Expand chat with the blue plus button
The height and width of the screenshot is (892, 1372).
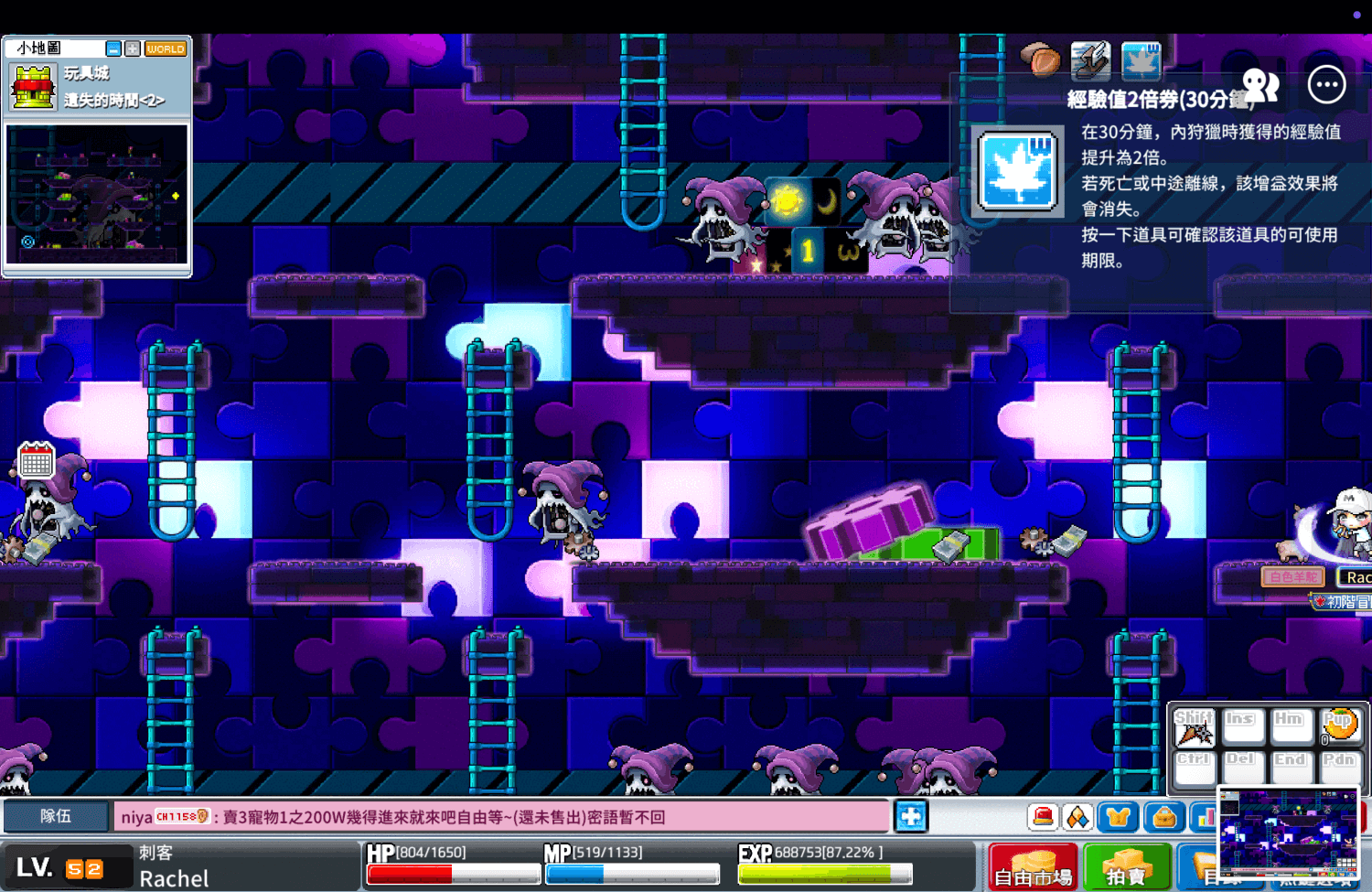coord(911,816)
